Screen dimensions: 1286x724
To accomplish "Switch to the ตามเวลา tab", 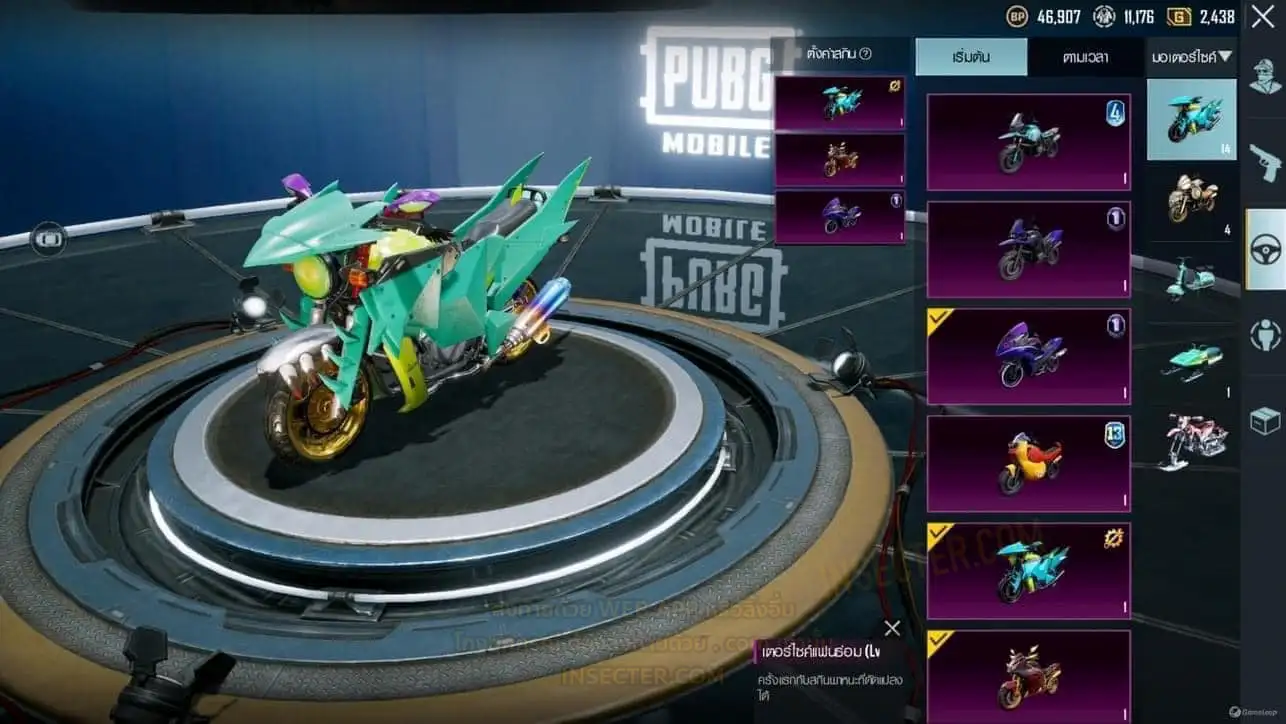I will point(1085,56).
